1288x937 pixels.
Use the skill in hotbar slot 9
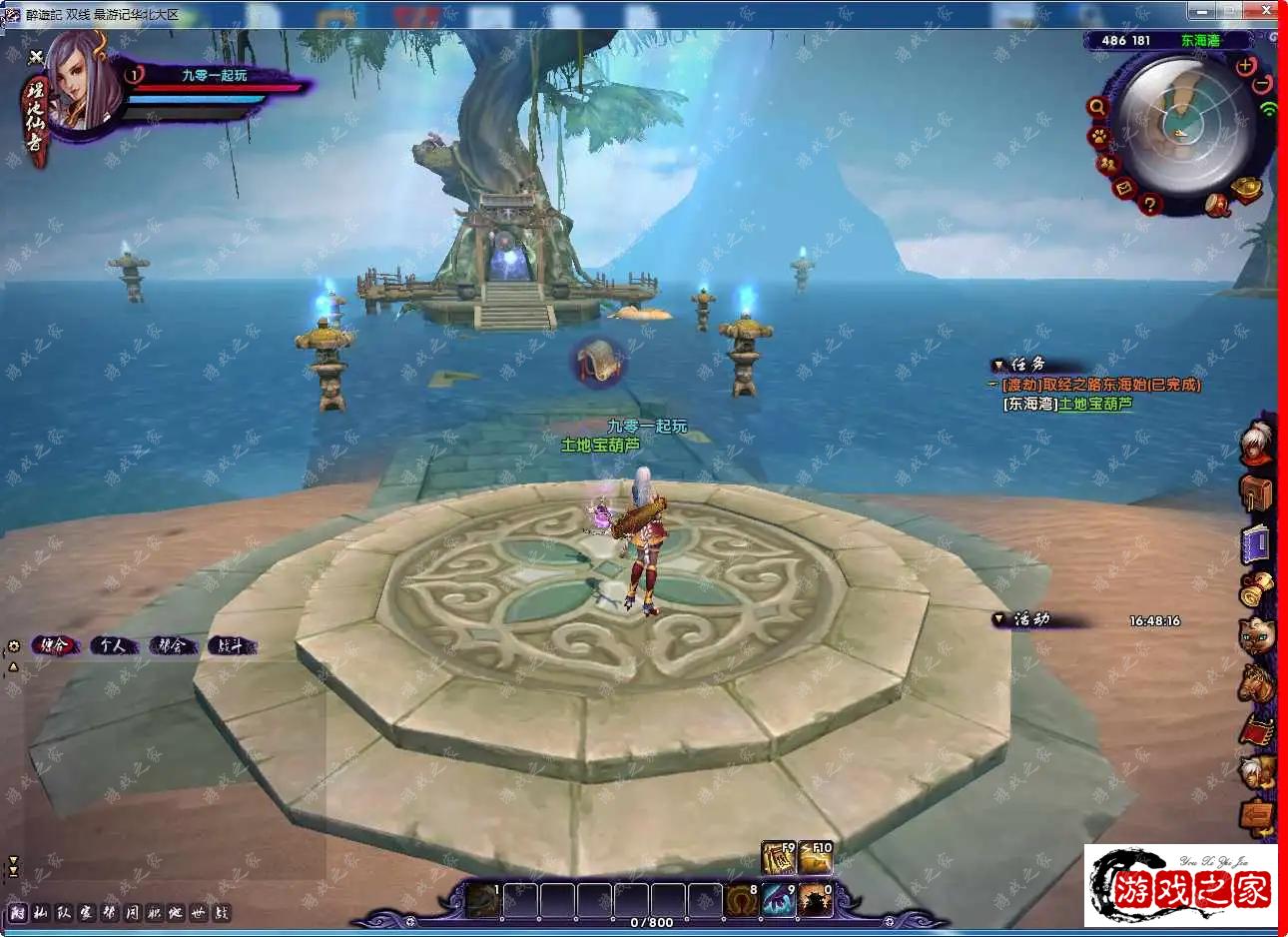coord(779,900)
